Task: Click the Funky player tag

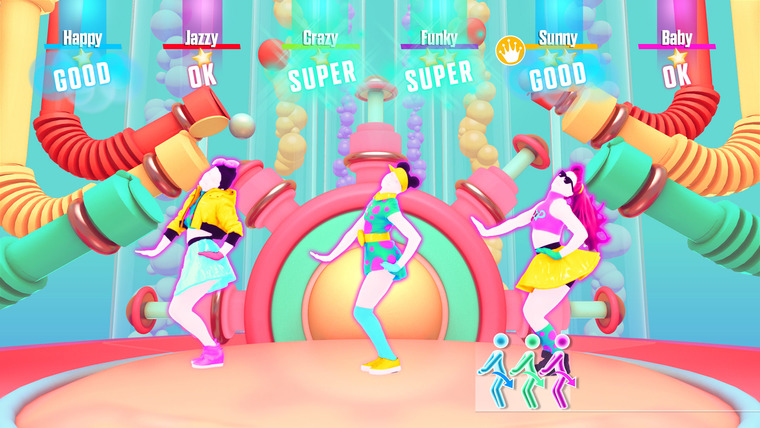Action: click(x=439, y=38)
